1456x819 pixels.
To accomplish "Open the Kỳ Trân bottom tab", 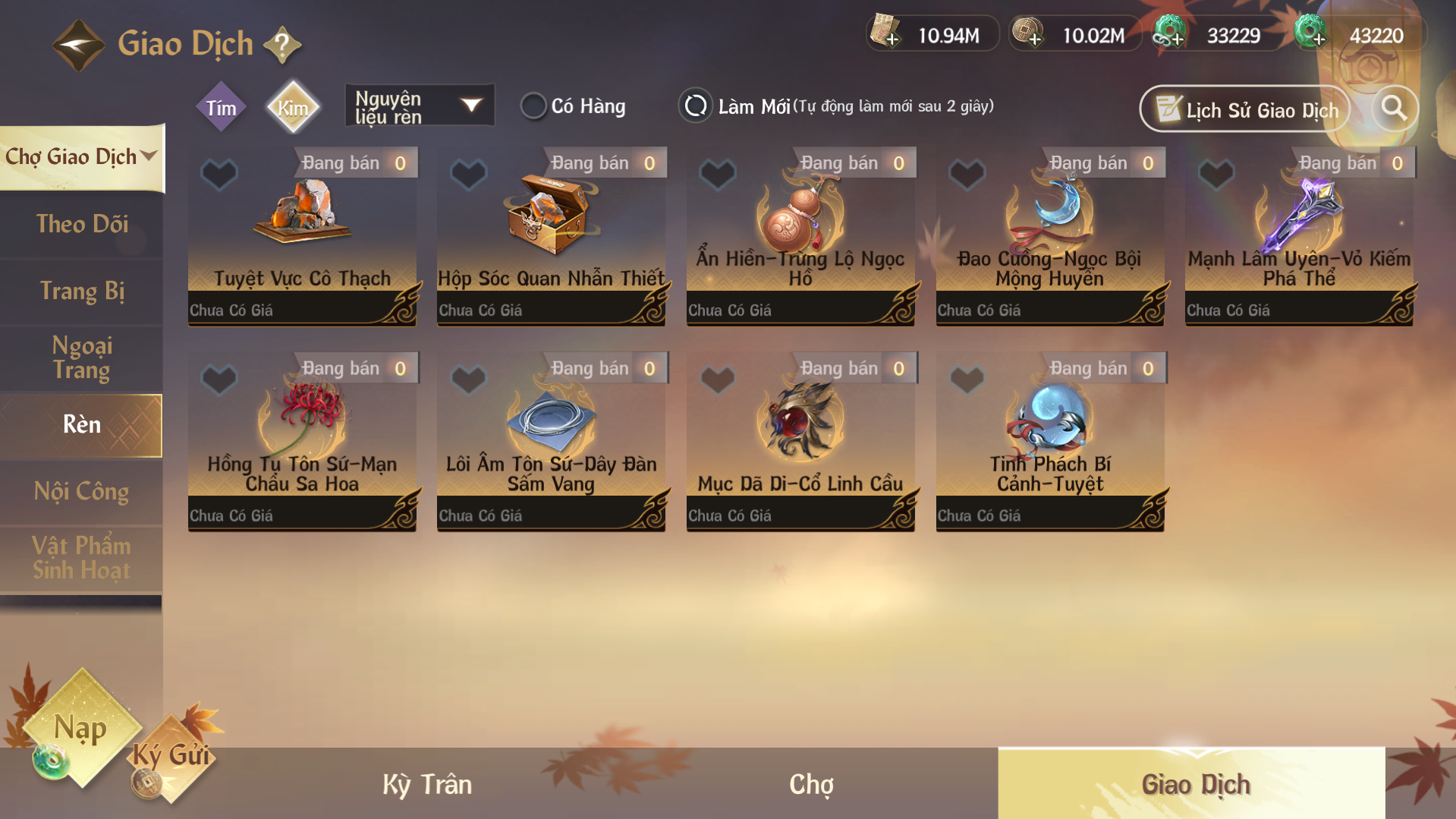I will (x=427, y=784).
